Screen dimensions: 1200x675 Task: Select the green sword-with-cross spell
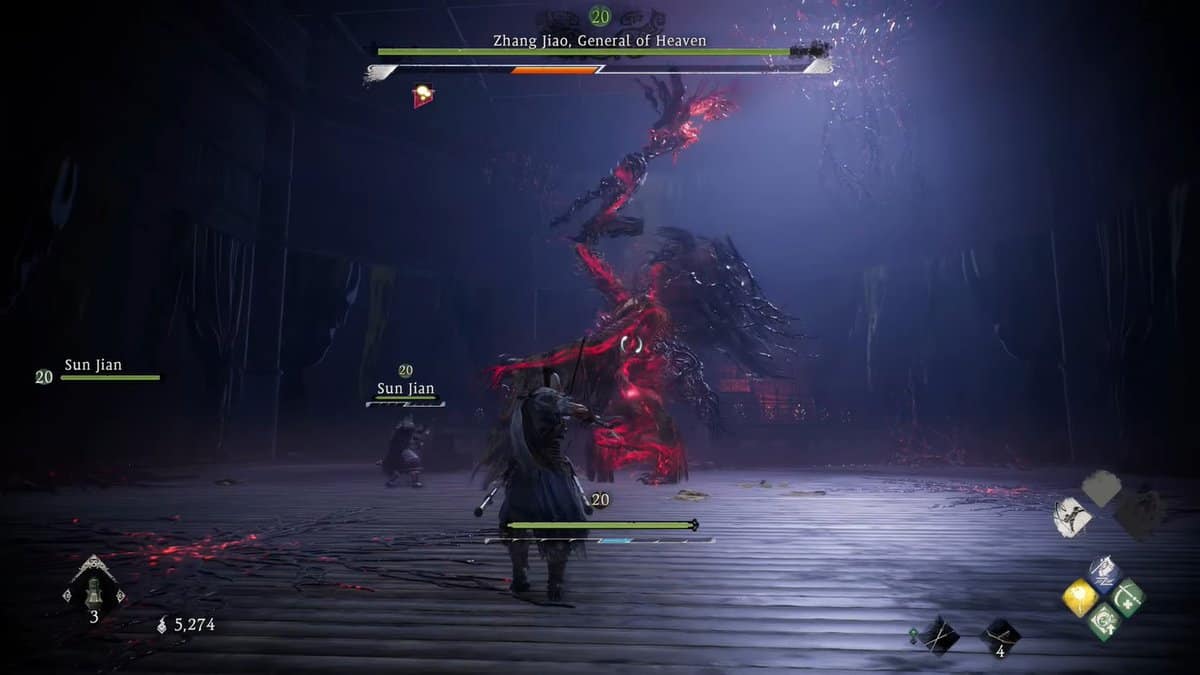pos(1128,598)
